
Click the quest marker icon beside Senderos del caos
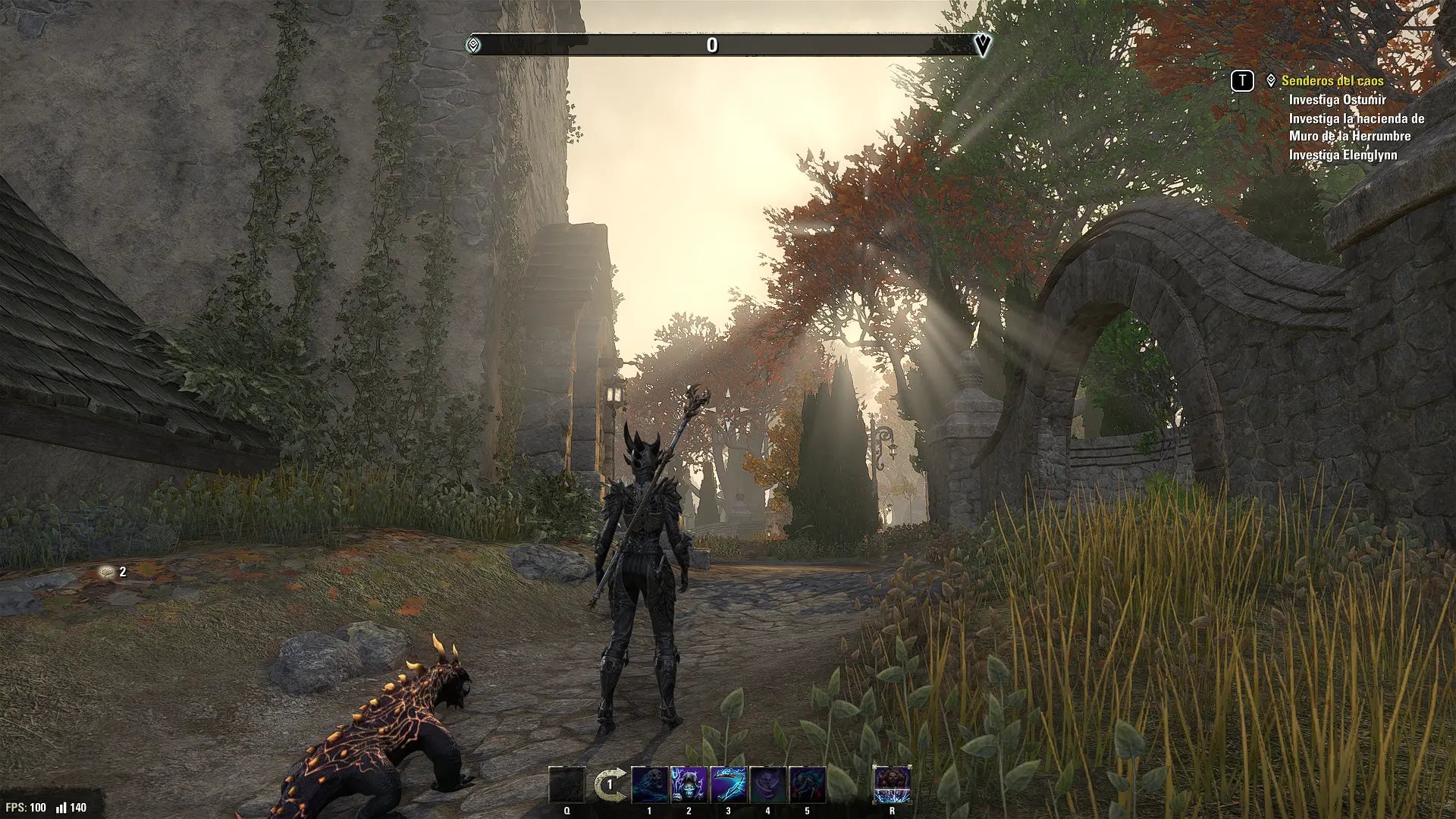(1271, 80)
